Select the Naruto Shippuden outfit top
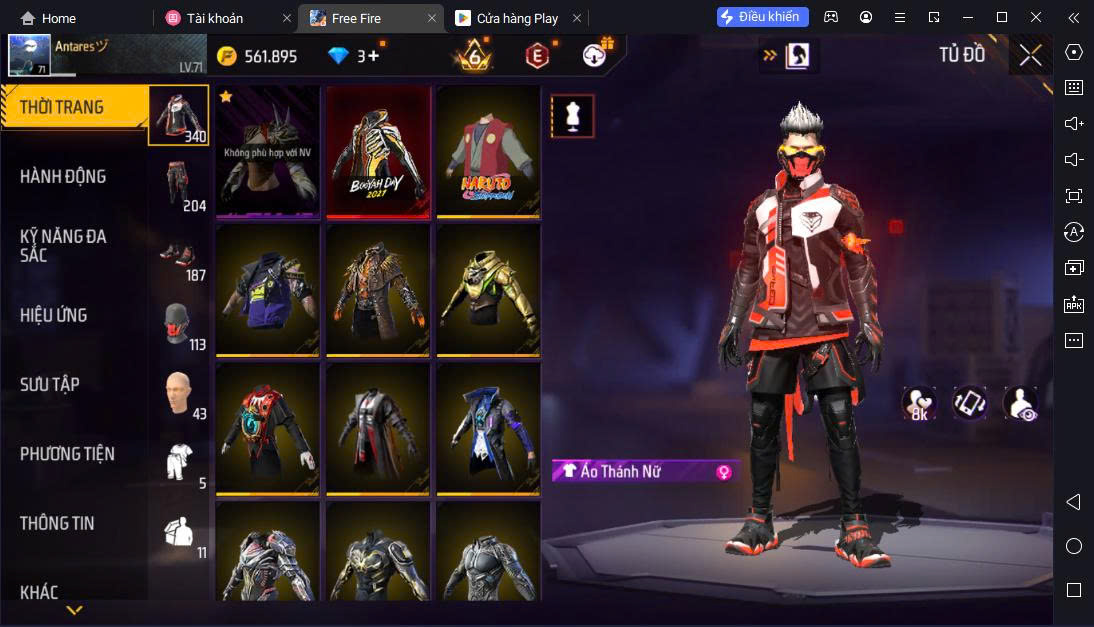 click(488, 151)
